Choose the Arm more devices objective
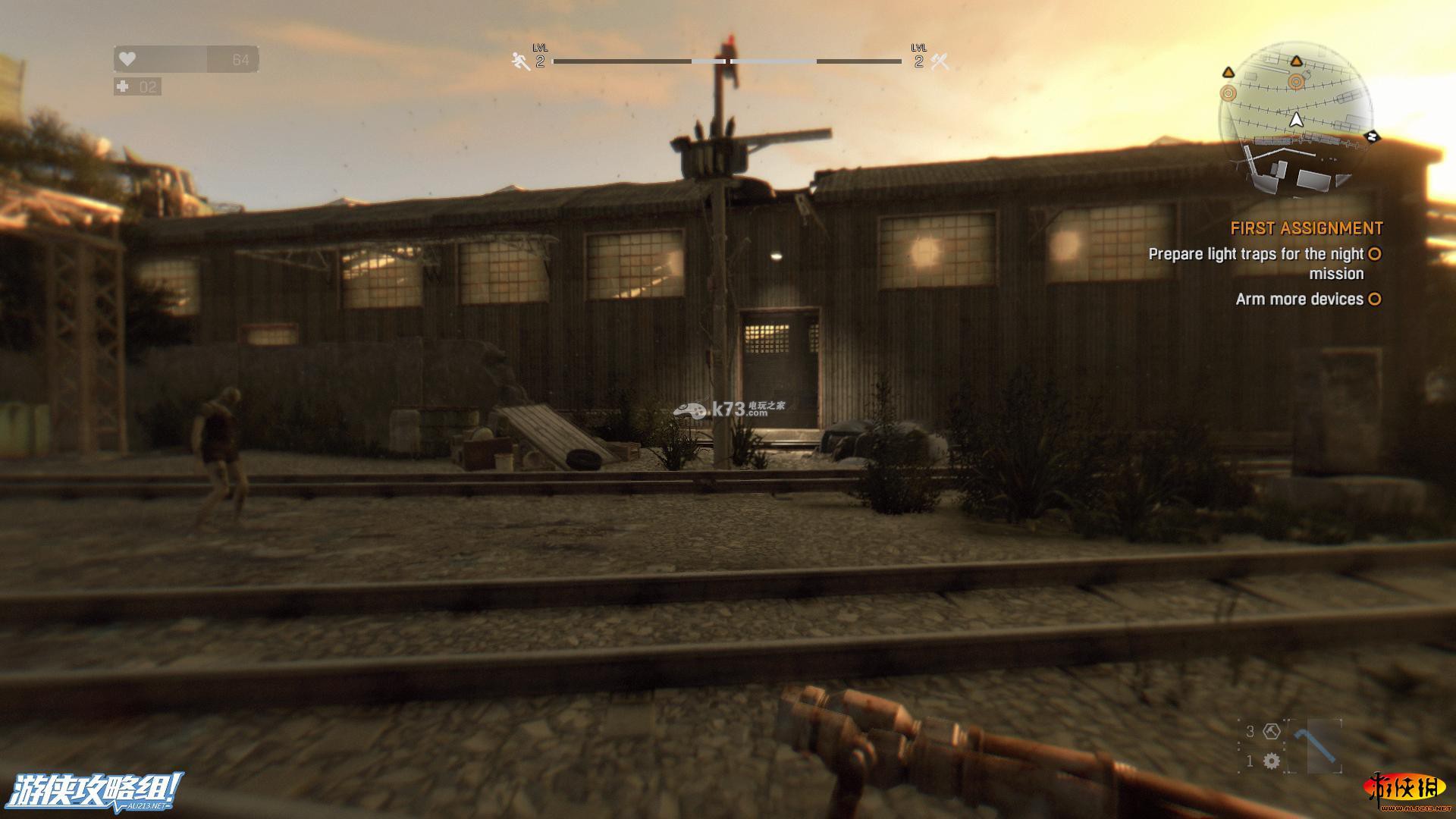Screen dimensions: 1456x819 click(1299, 299)
